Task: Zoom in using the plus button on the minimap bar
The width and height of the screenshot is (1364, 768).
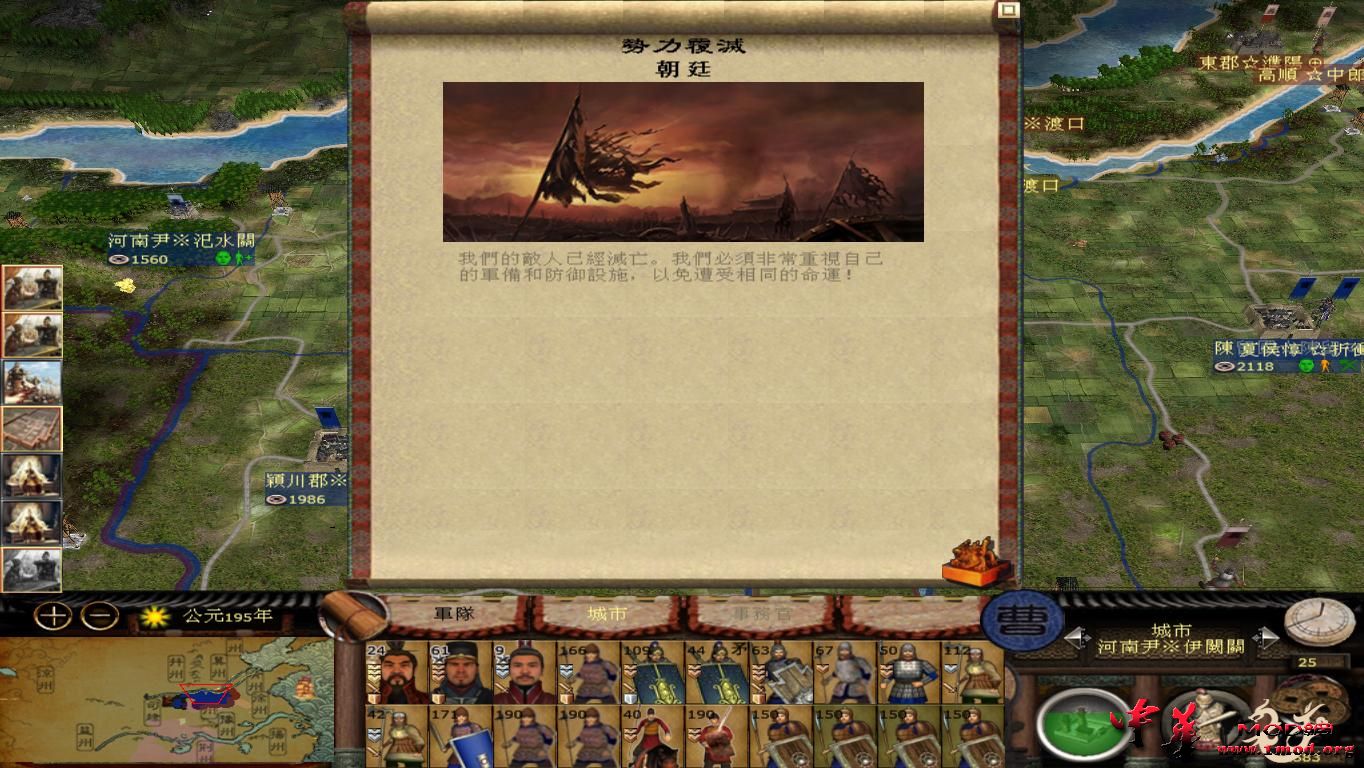Action: [x=53, y=616]
